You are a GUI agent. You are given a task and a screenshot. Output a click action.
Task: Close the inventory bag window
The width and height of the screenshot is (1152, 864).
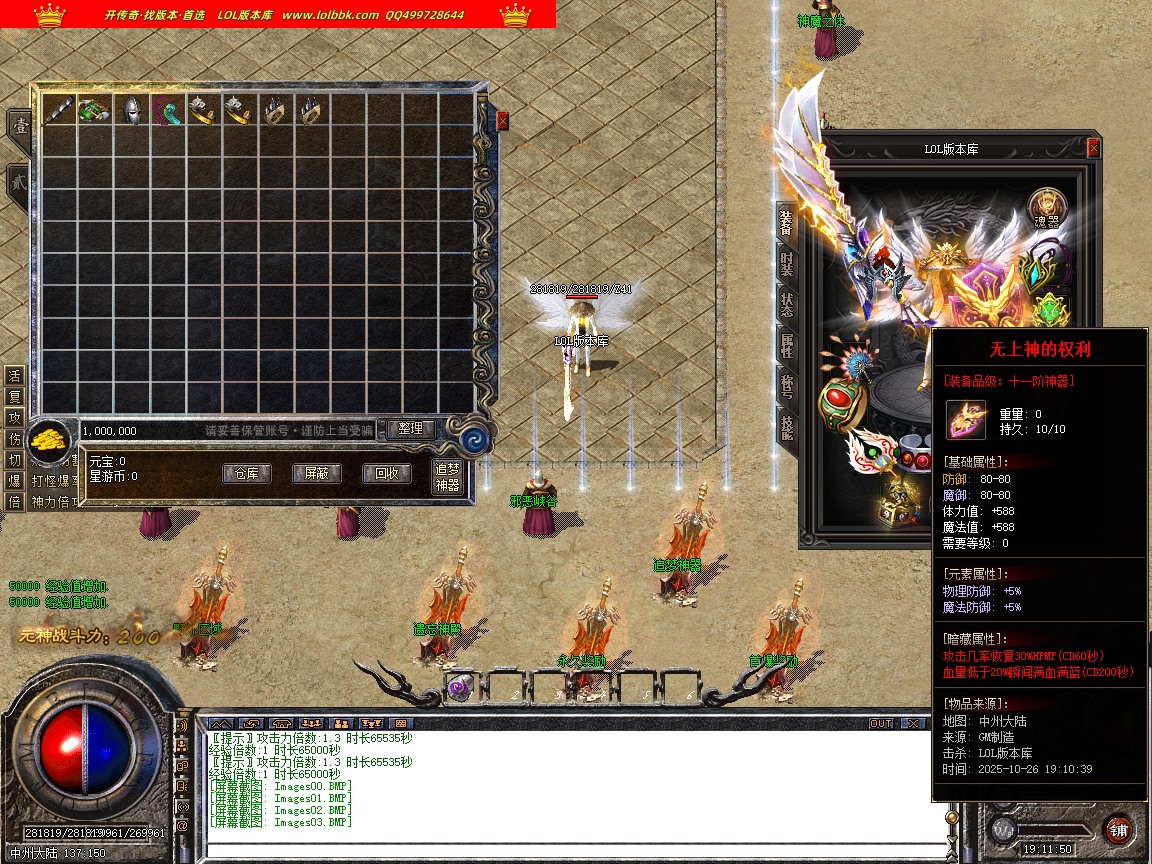[502, 121]
